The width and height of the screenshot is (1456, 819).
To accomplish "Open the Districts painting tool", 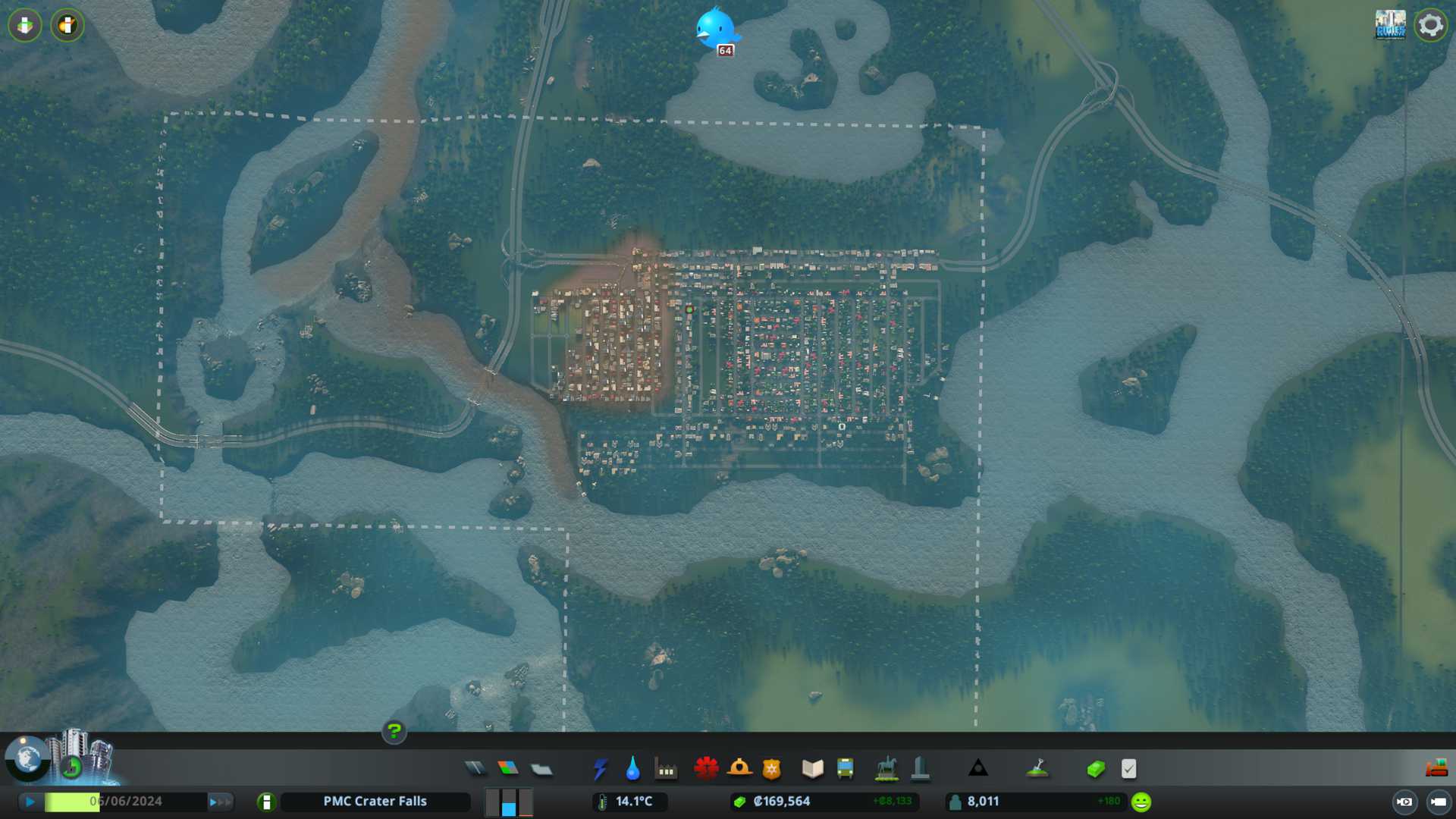I will [541, 769].
